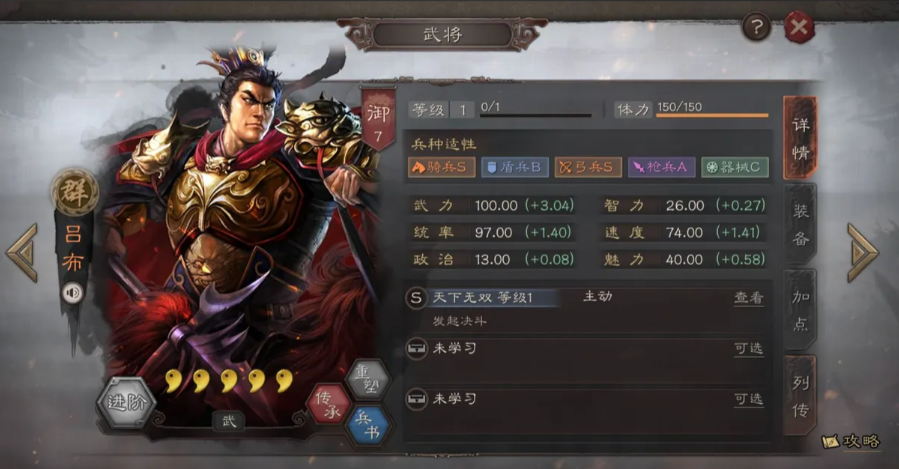Play Lu Bu's voice with speaker icon

point(72,293)
